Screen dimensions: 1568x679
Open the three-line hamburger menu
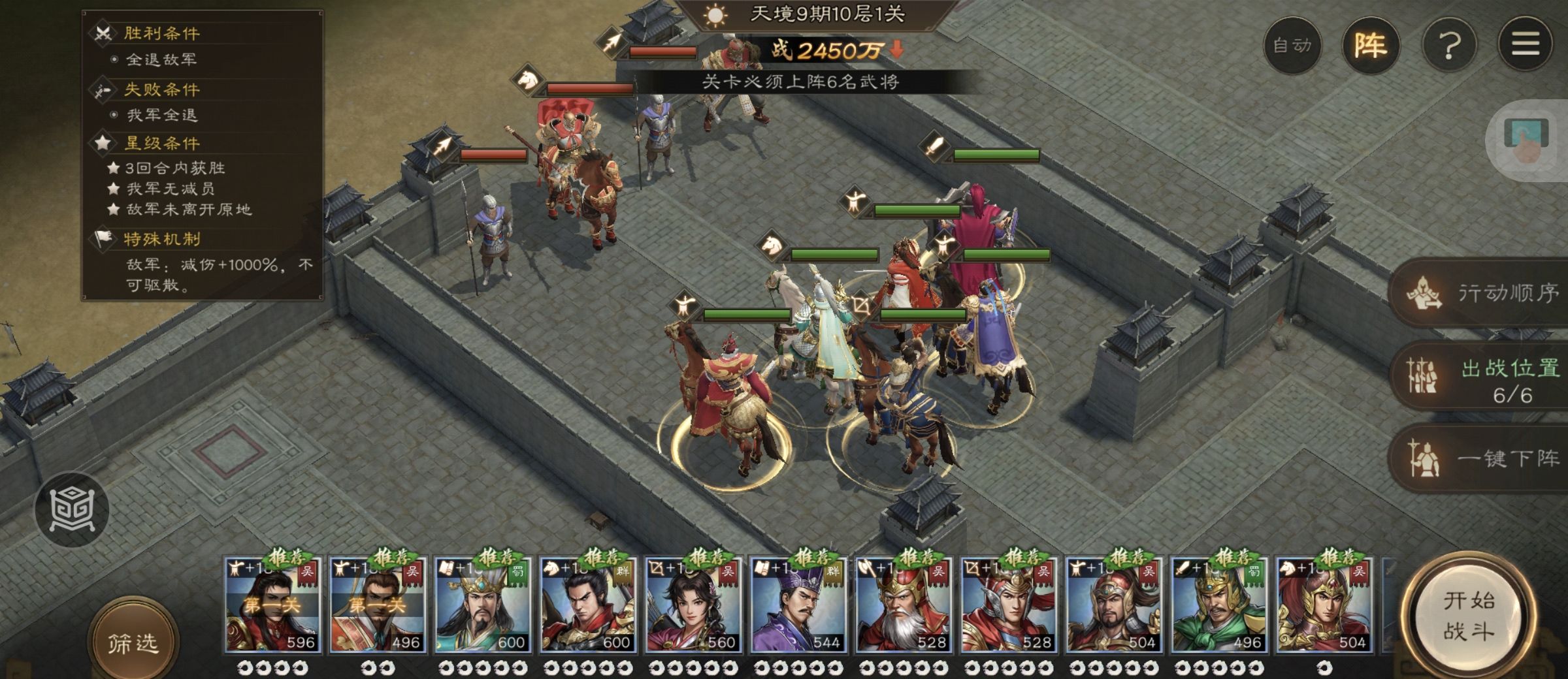(1525, 46)
